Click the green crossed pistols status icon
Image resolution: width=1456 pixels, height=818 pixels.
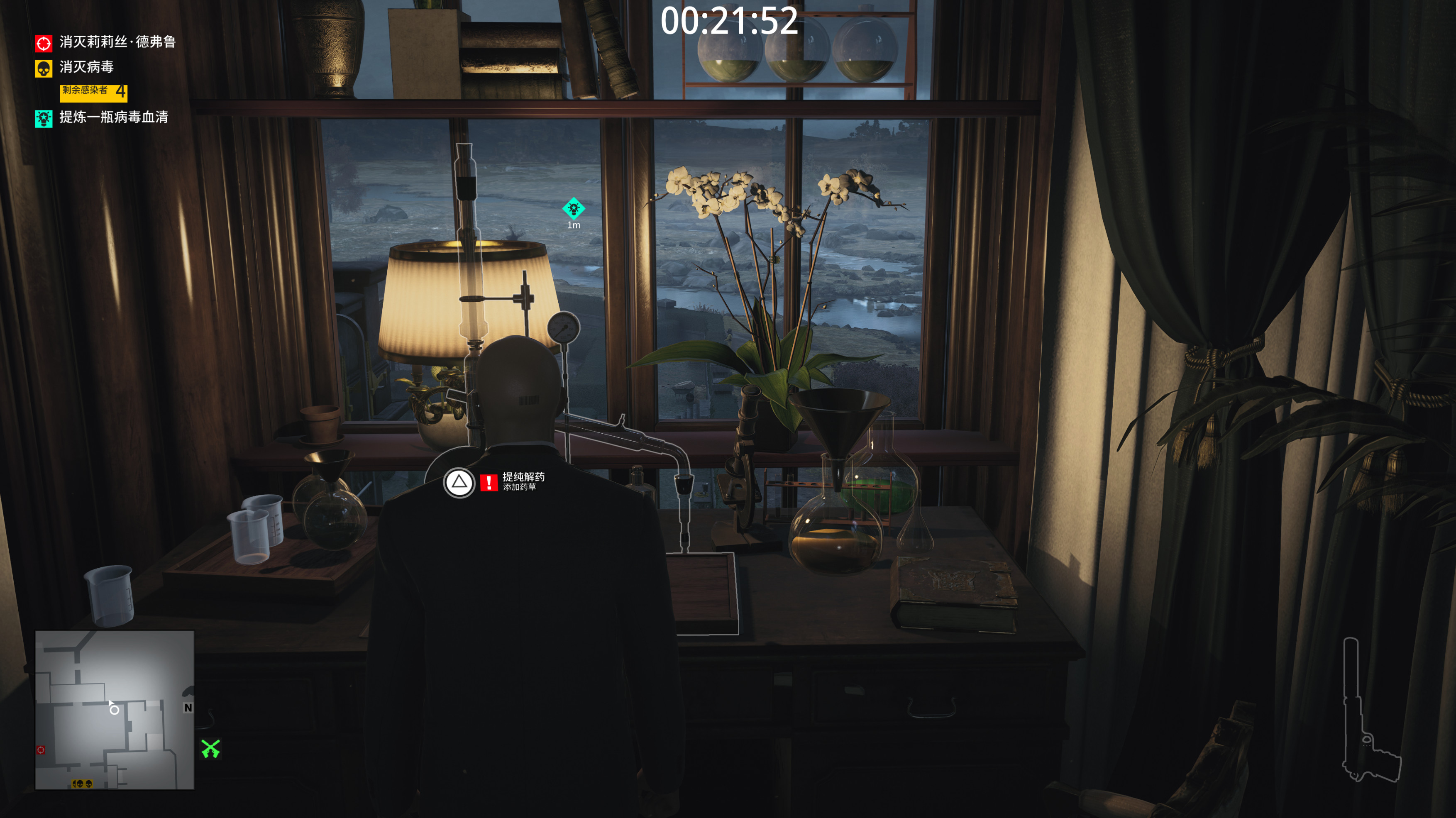tap(211, 748)
